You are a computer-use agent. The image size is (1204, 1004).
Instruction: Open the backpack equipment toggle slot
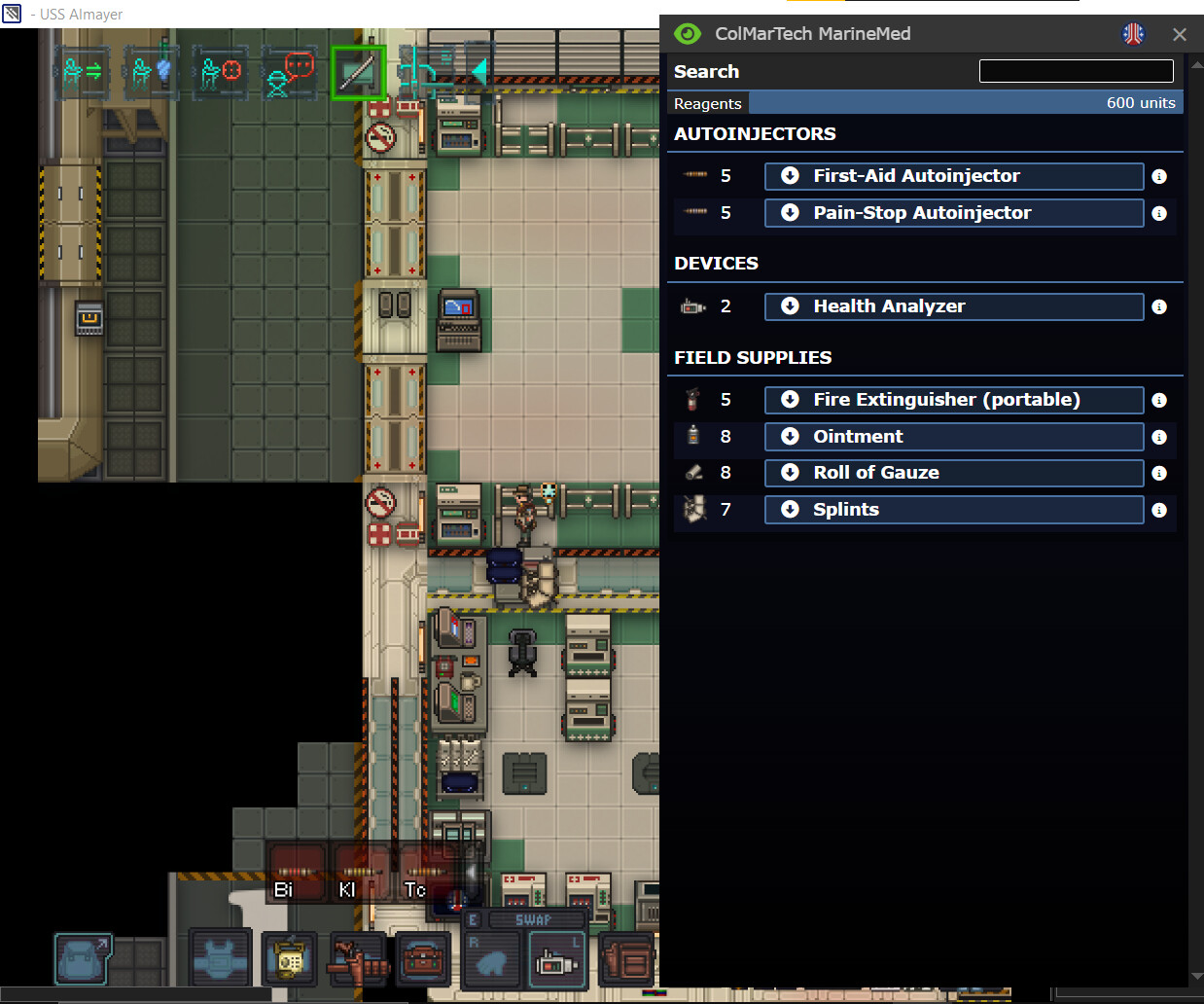click(x=83, y=958)
